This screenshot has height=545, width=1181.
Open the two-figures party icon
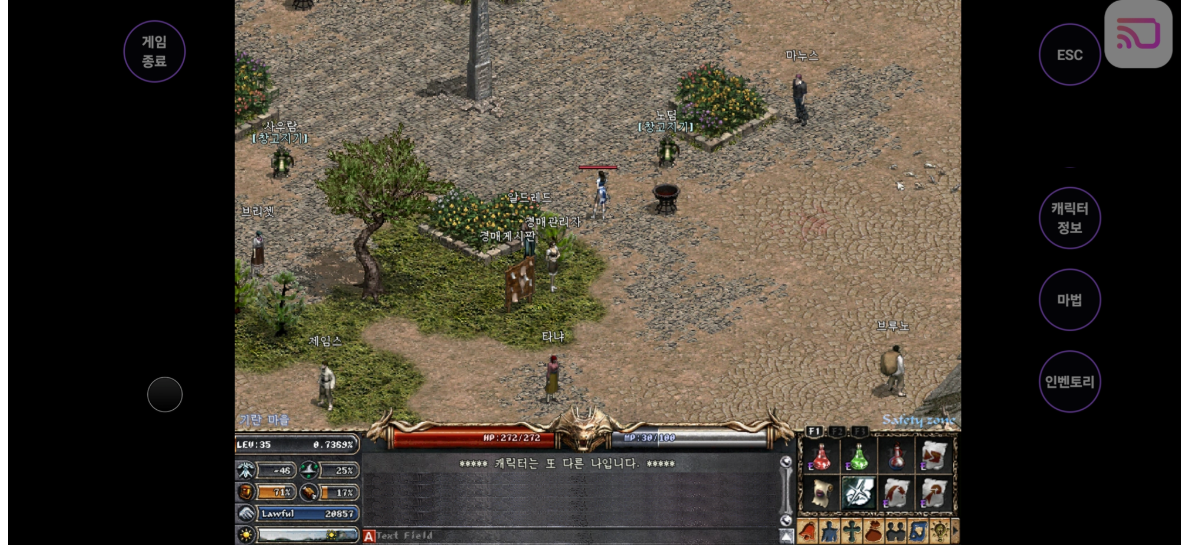point(895,531)
